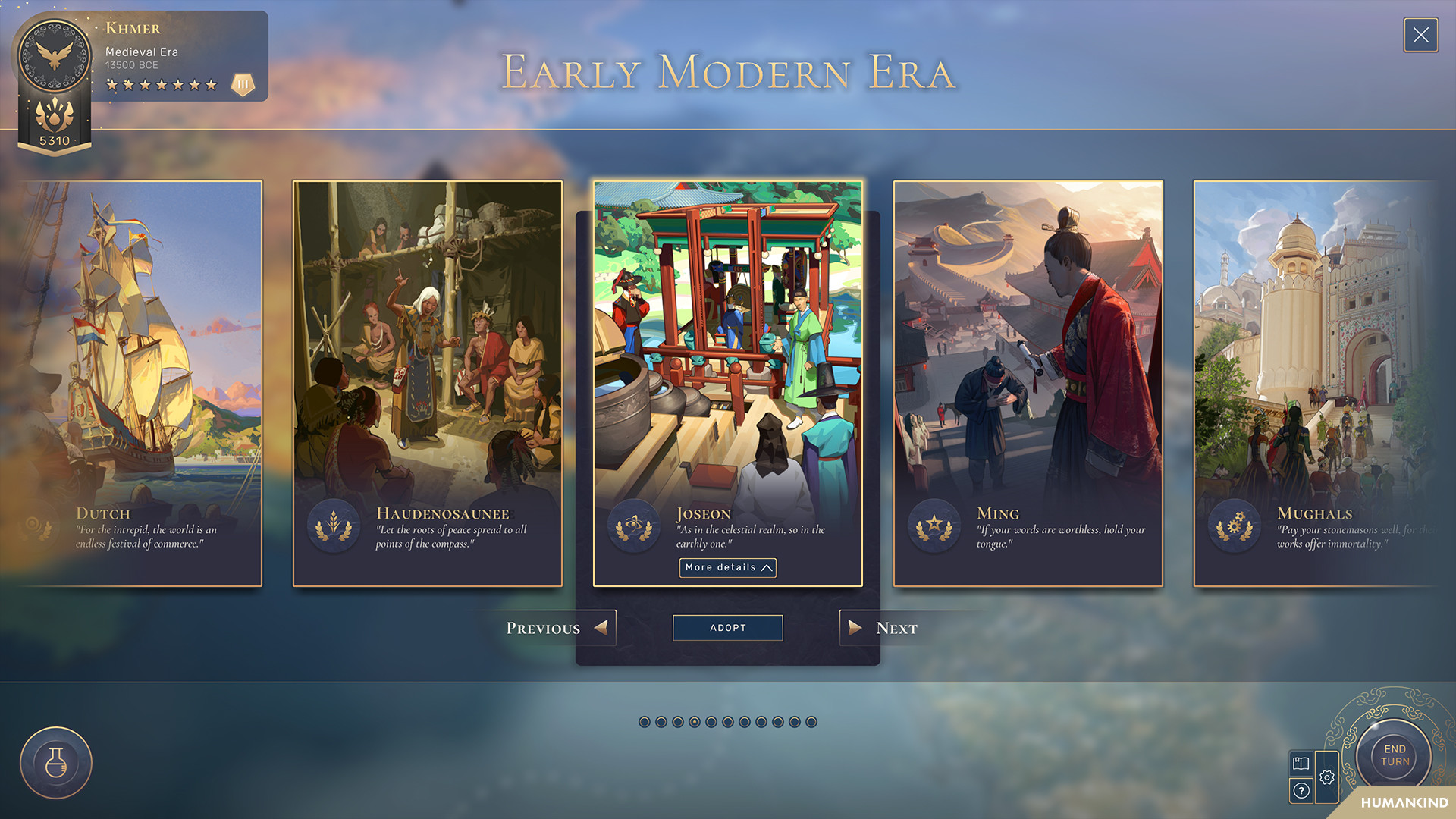Click the first carousel dot indicator
Screen dimensions: 1456x819
tap(645, 722)
